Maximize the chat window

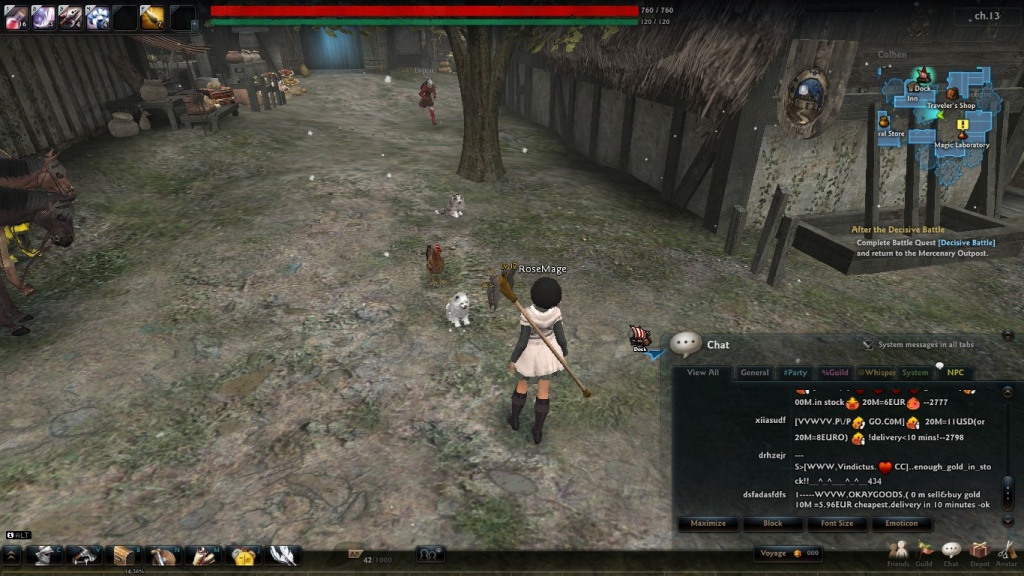[708, 523]
